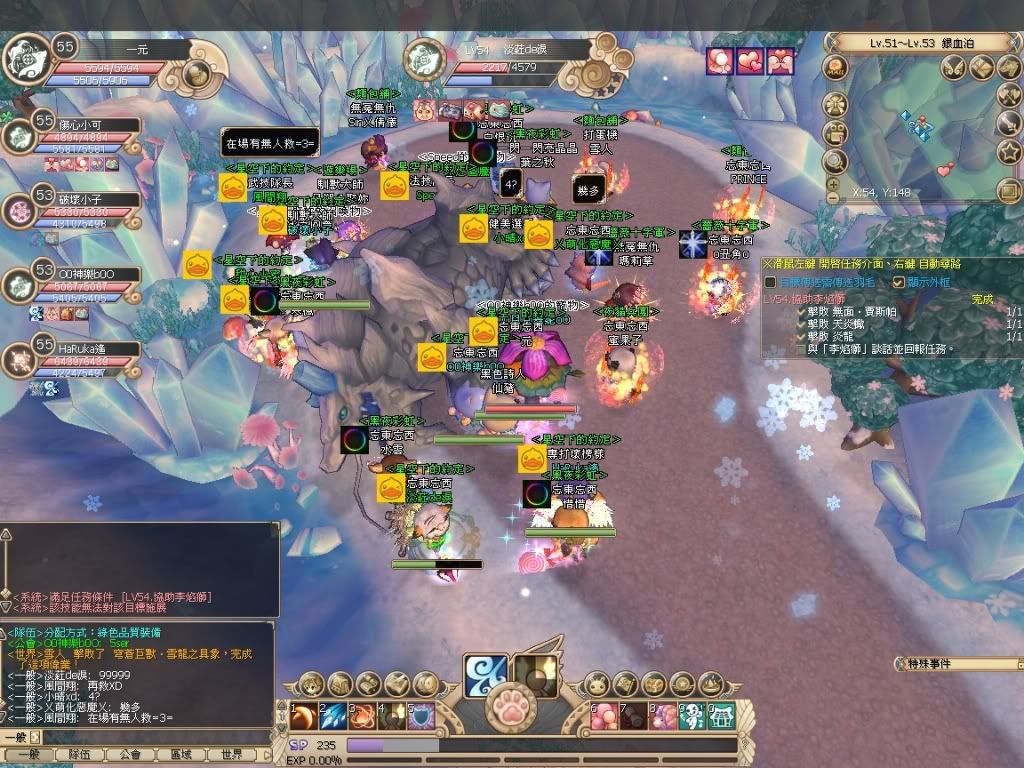This screenshot has height=768, width=1024.
Task: Zoom in the minimap with plus button
Action: pyautogui.click(x=832, y=183)
